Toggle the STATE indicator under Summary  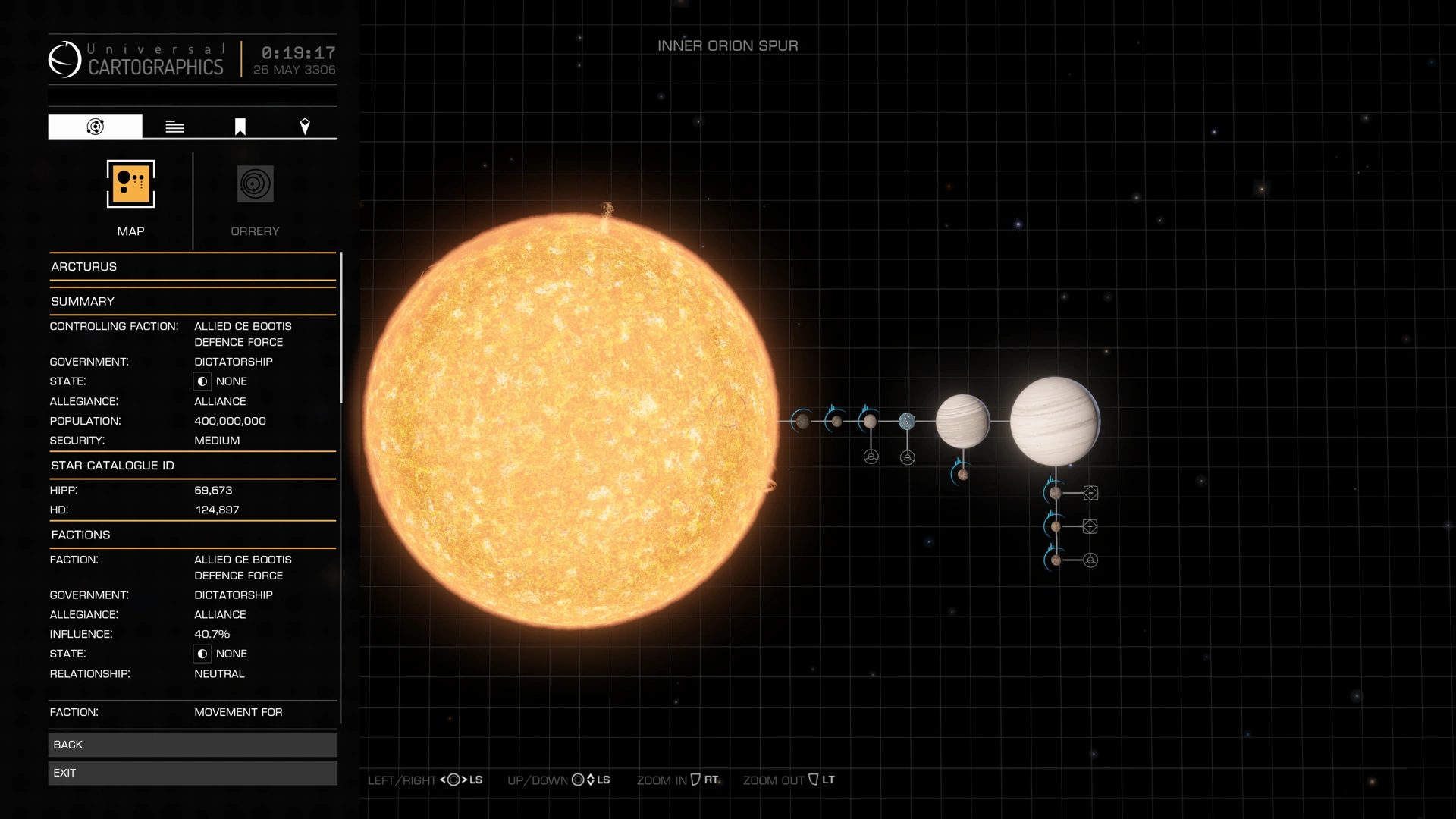tap(202, 381)
